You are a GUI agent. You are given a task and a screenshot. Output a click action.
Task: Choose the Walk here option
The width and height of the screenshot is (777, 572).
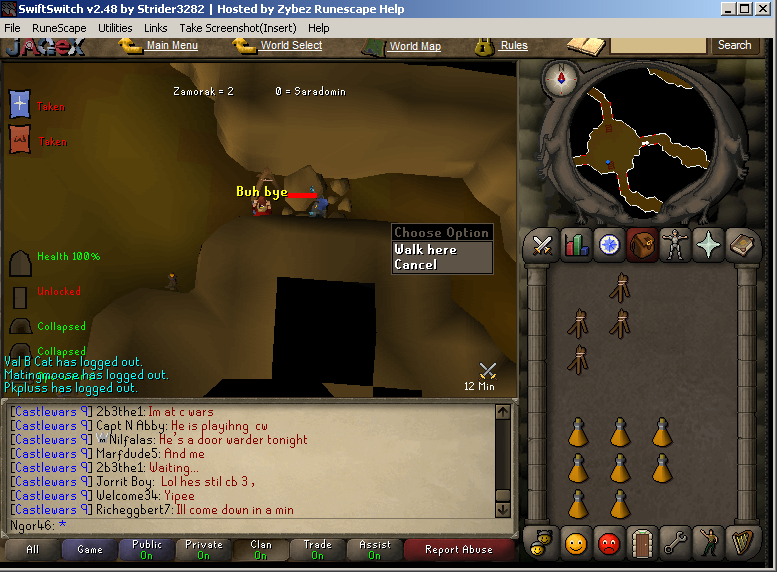click(x=426, y=250)
